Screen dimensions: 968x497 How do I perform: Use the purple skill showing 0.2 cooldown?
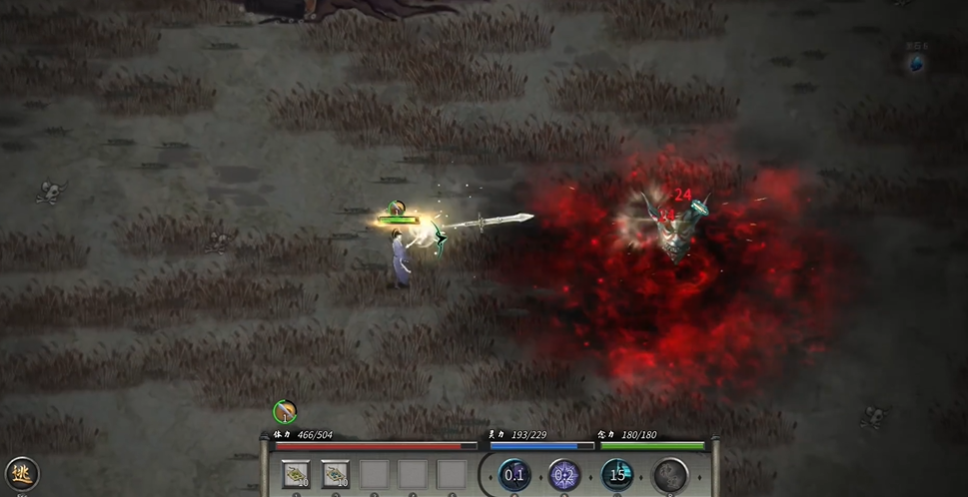[x=564, y=474]
